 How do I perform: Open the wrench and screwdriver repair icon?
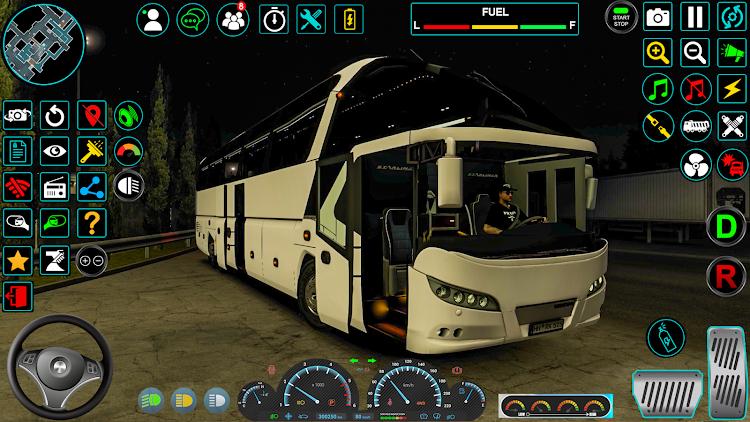(312, 19)
